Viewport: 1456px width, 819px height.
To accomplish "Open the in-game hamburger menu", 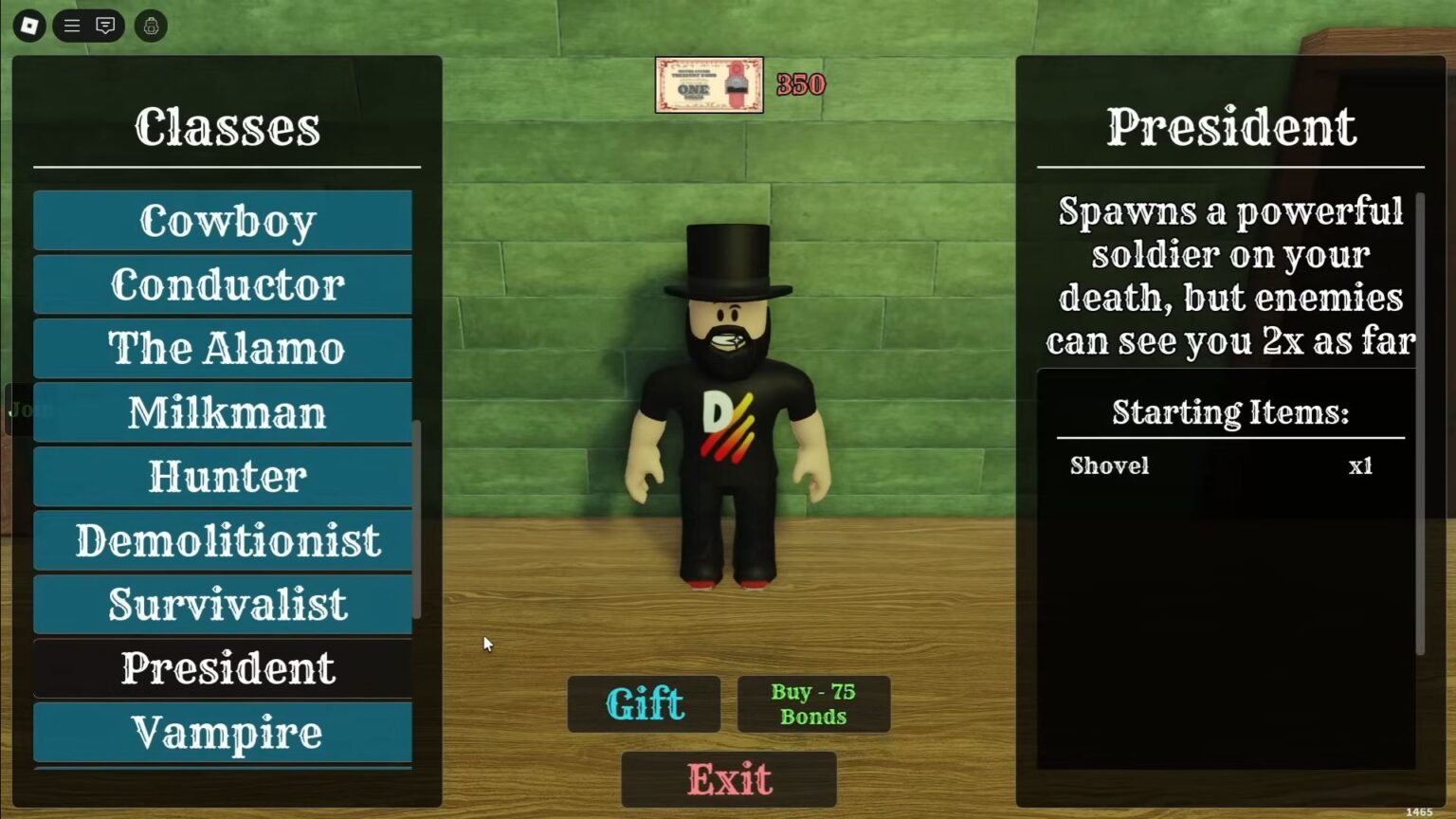I will click(71, 26).
